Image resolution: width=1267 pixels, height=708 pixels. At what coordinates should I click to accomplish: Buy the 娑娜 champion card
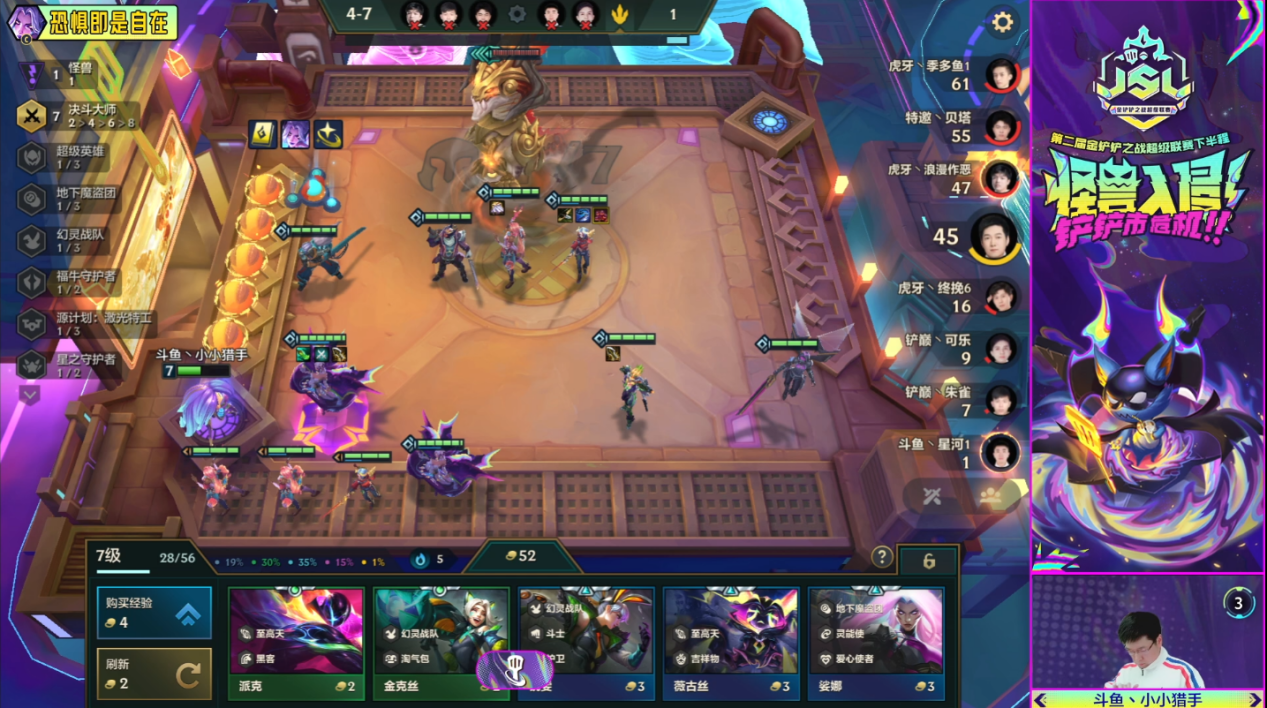[x=876, y=643]
